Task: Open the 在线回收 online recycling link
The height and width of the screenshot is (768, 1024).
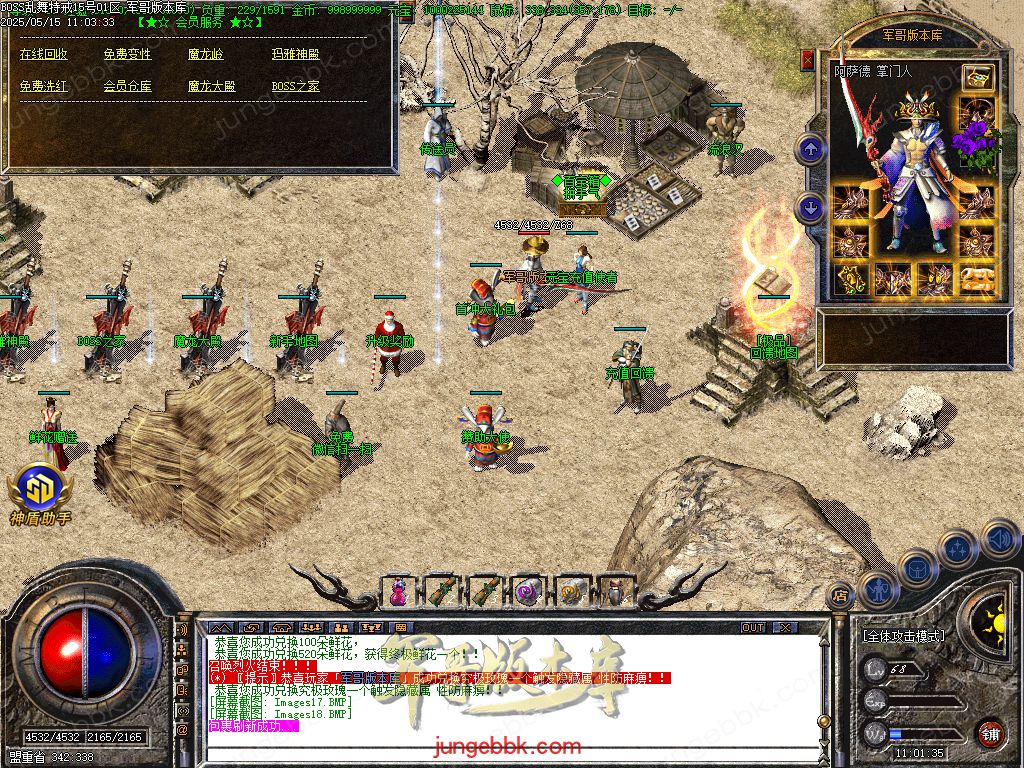Action: (x=44, y=54)
